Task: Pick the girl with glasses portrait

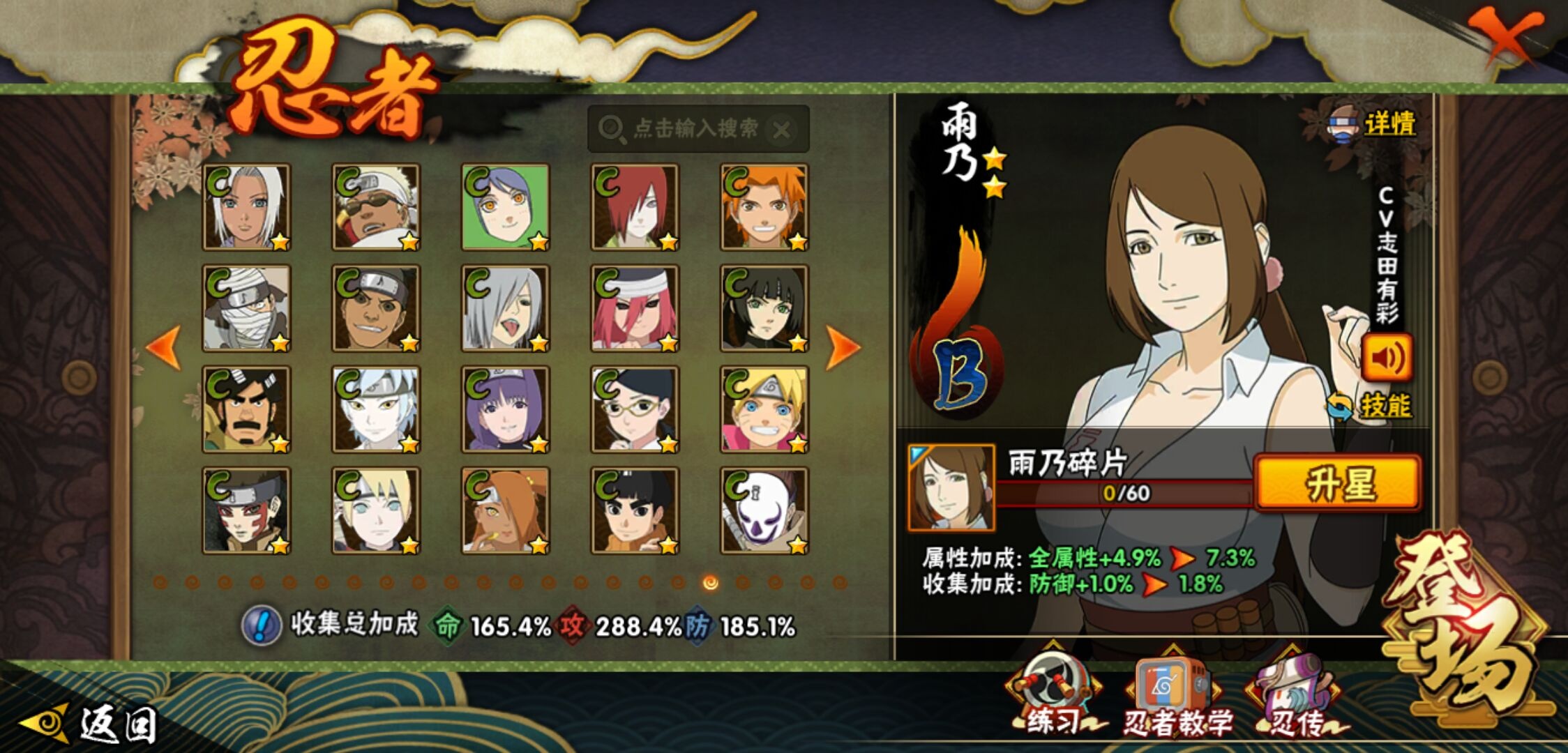Action: click(x=635, y=410)
